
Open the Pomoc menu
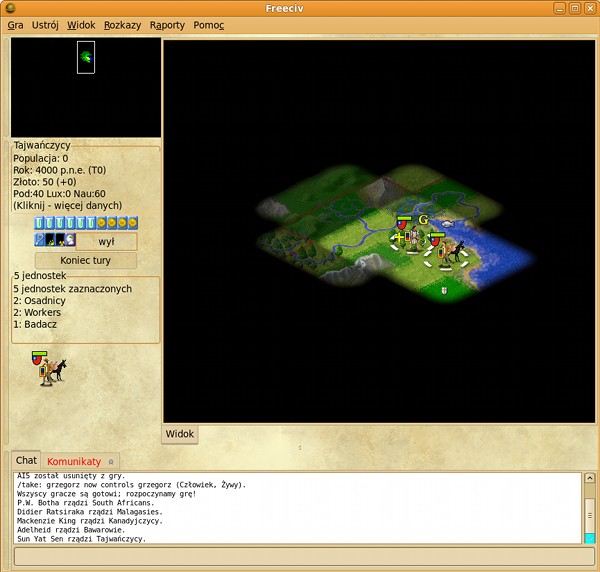208,25
